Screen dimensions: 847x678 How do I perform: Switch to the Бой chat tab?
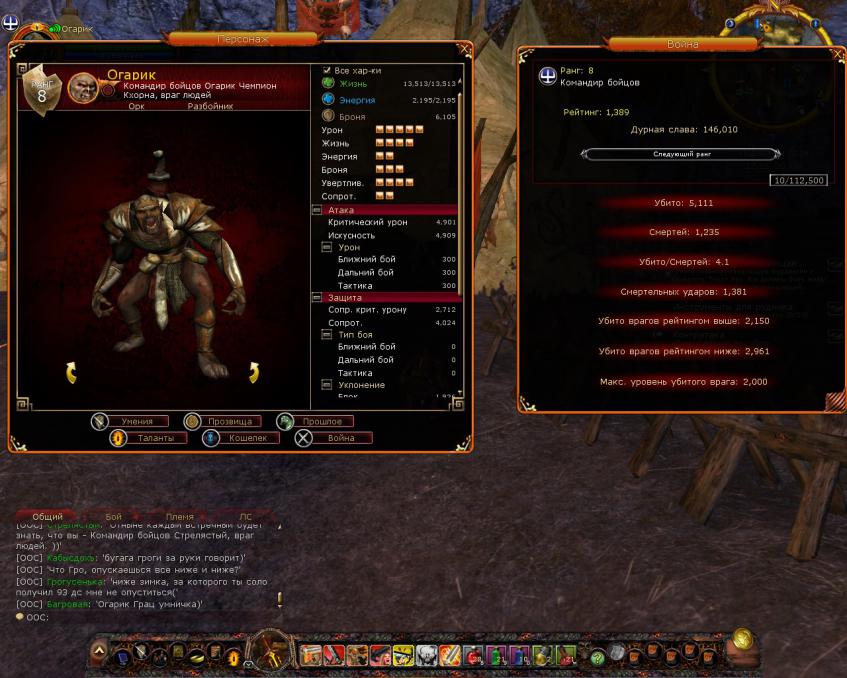click(x=113, y=517)
